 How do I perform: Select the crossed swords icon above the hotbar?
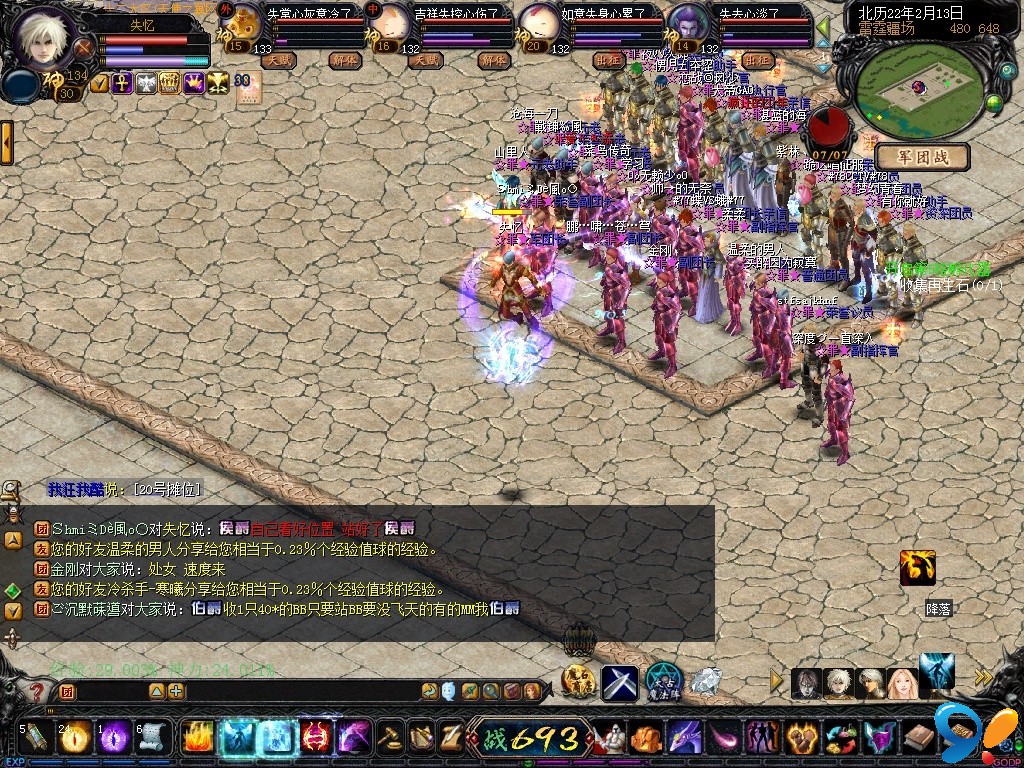(619, 683)
